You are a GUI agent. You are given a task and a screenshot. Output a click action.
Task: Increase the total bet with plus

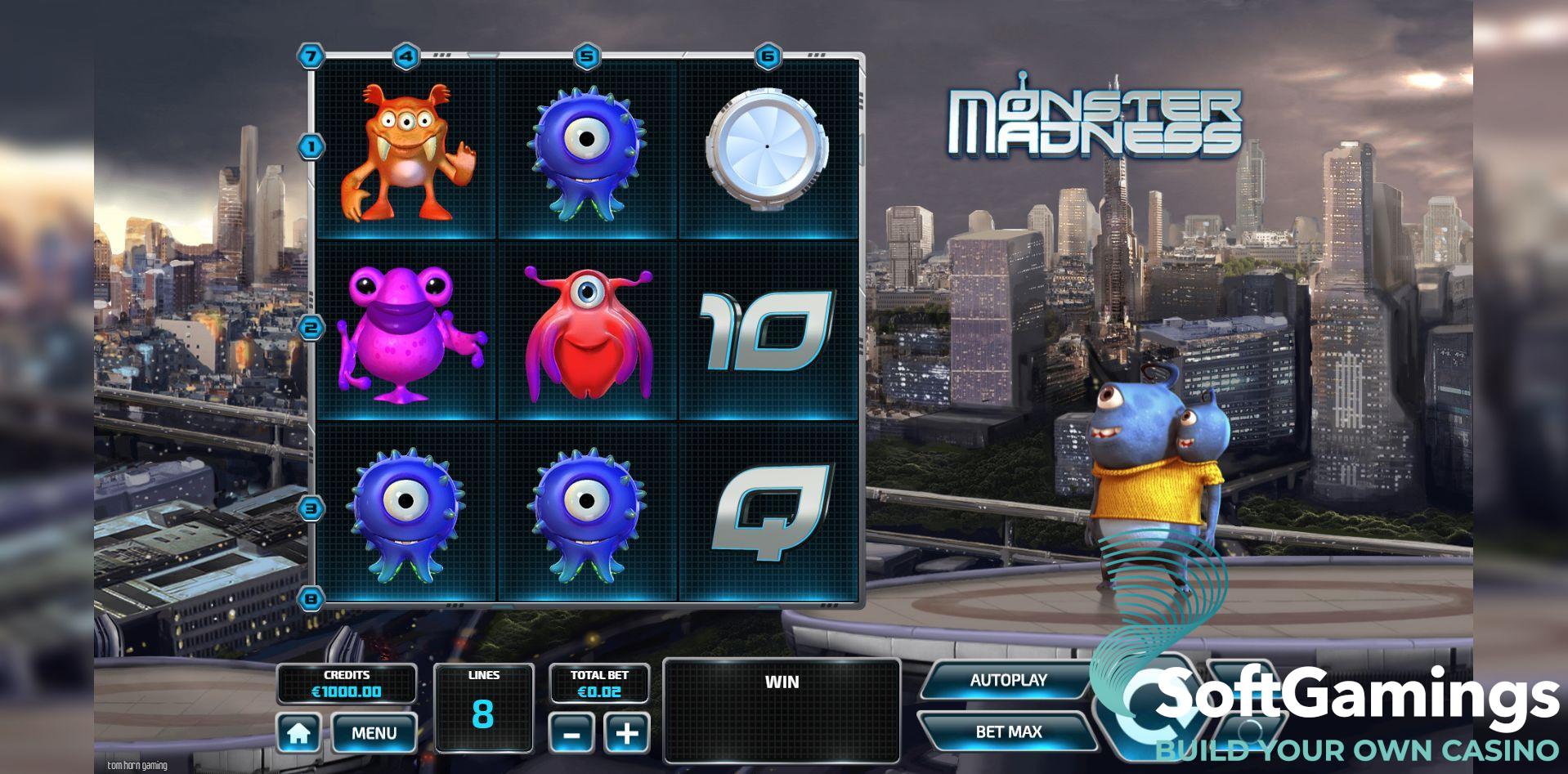point(626,732)
